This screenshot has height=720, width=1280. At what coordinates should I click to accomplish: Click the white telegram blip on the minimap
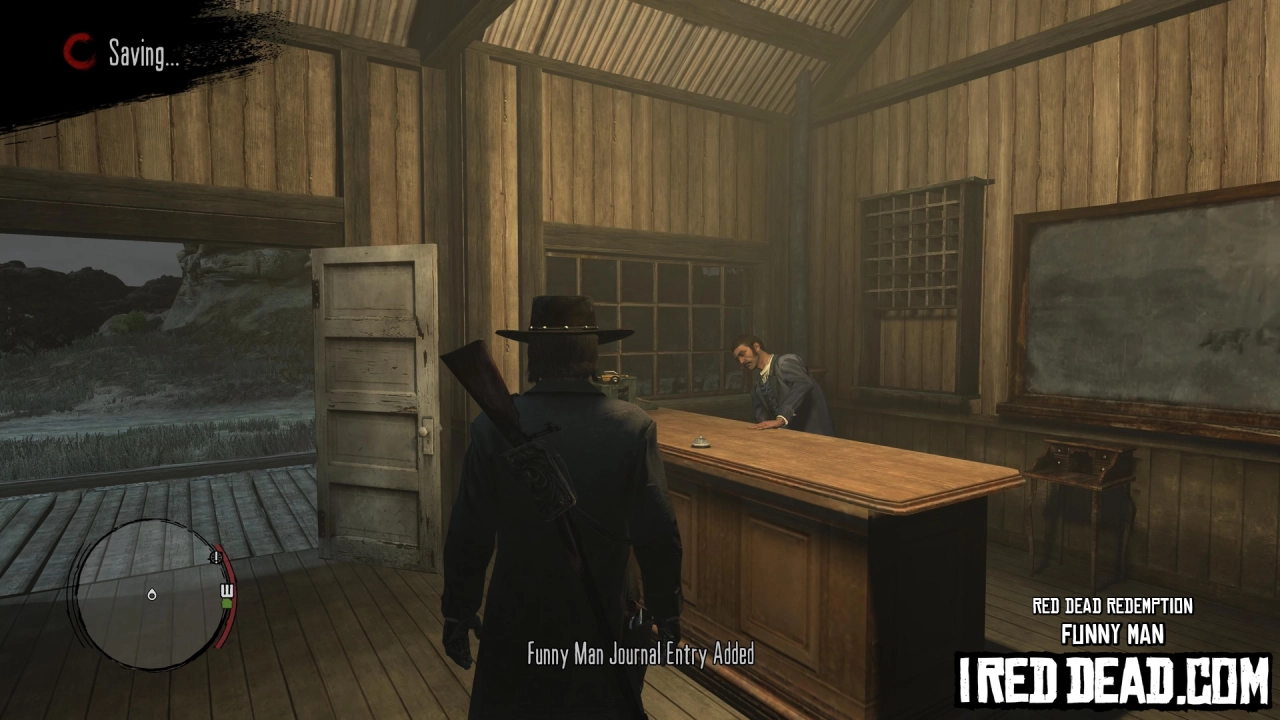(226, 590)
